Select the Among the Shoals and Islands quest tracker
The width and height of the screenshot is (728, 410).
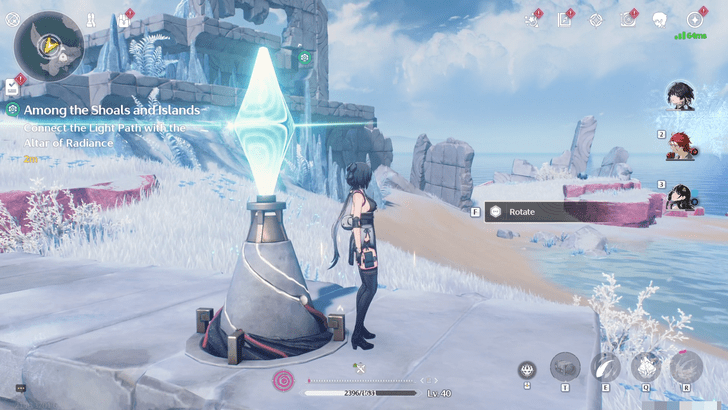click(112, 109)
